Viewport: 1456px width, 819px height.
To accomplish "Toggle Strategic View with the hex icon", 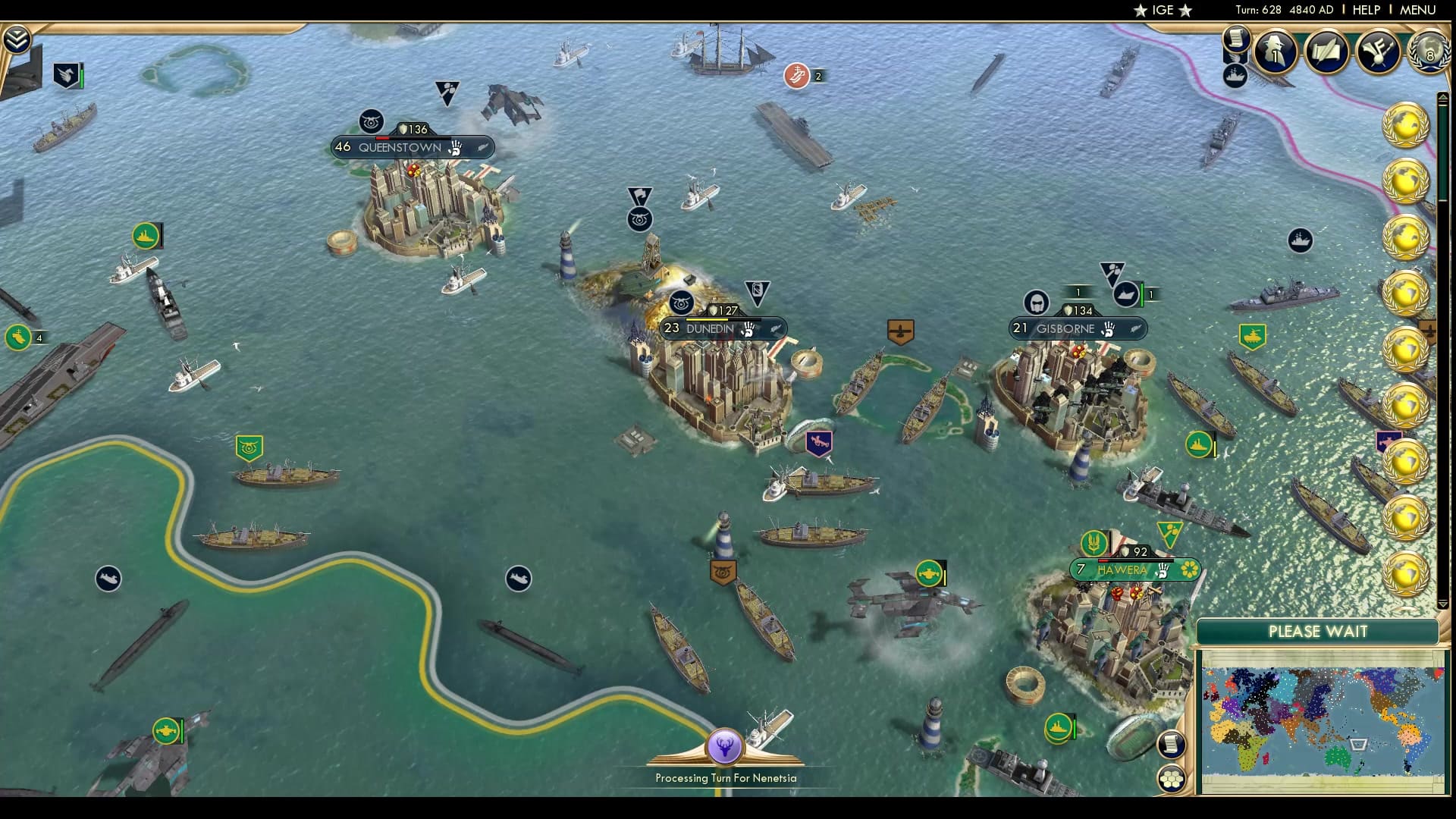I will click(1173, 779).
